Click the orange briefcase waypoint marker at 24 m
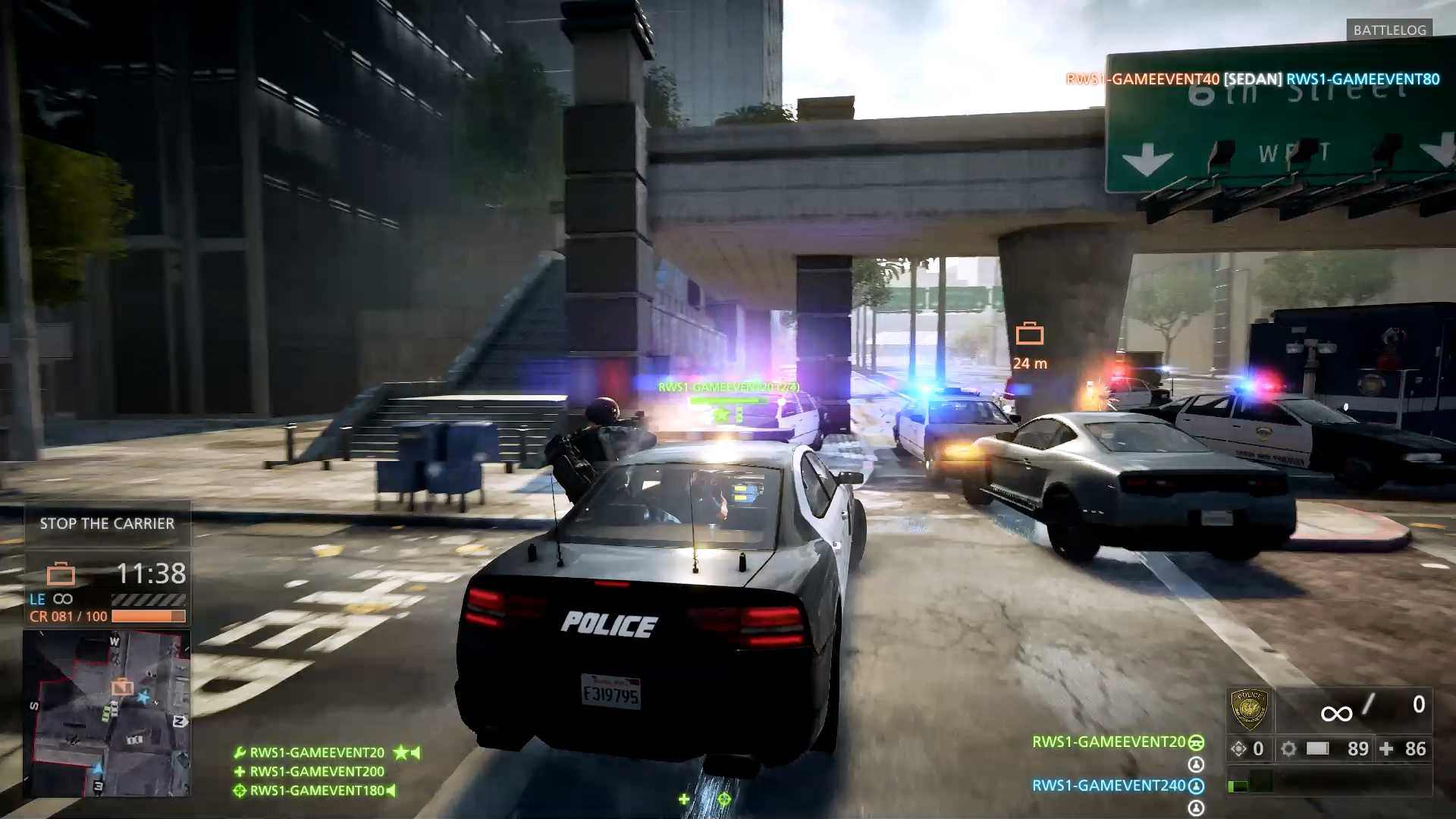The image size is (1456, 819). point(1029,332)
